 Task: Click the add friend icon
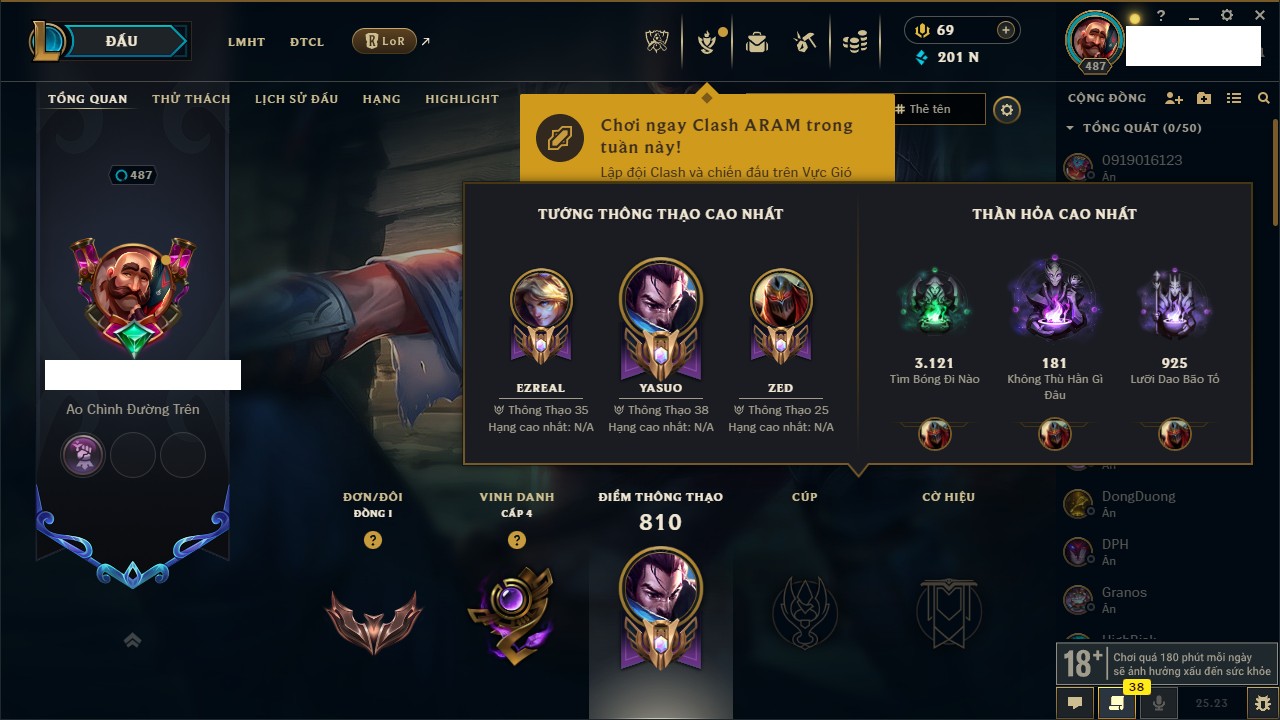[x=1174, y=98]
